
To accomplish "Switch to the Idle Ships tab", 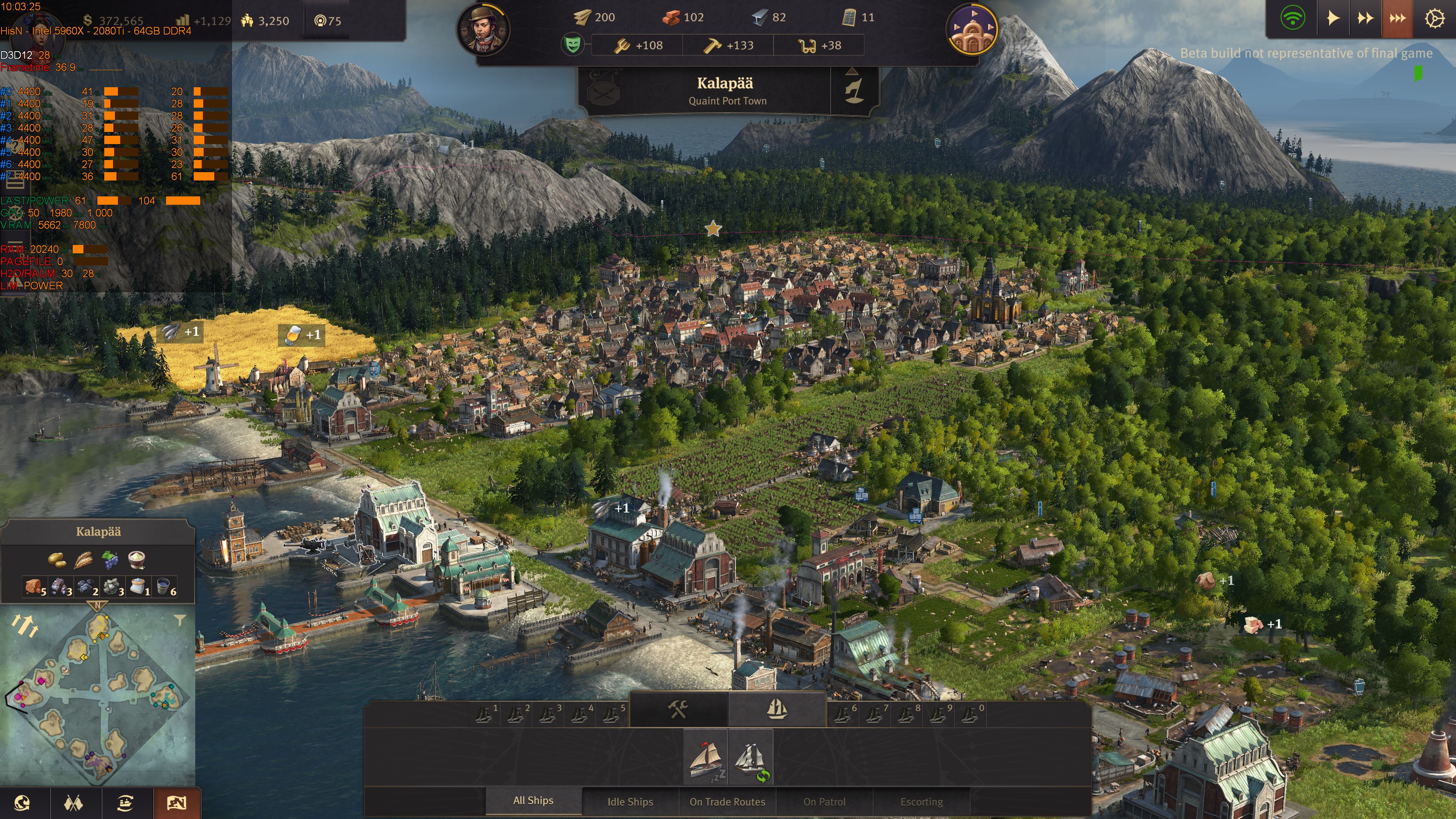I will coord(630,802).
